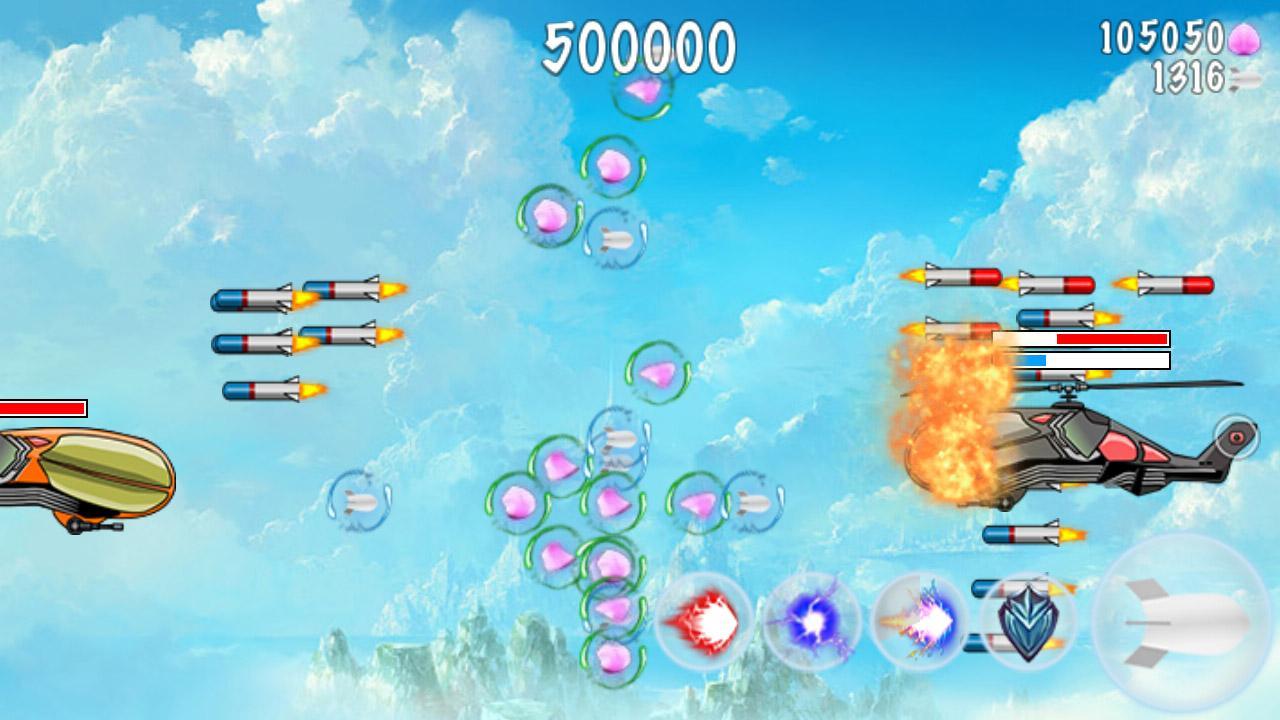The width and height of the screenshot is (1280, 720).
Task: Click the player's red health bar
Action: pos(42,408)
